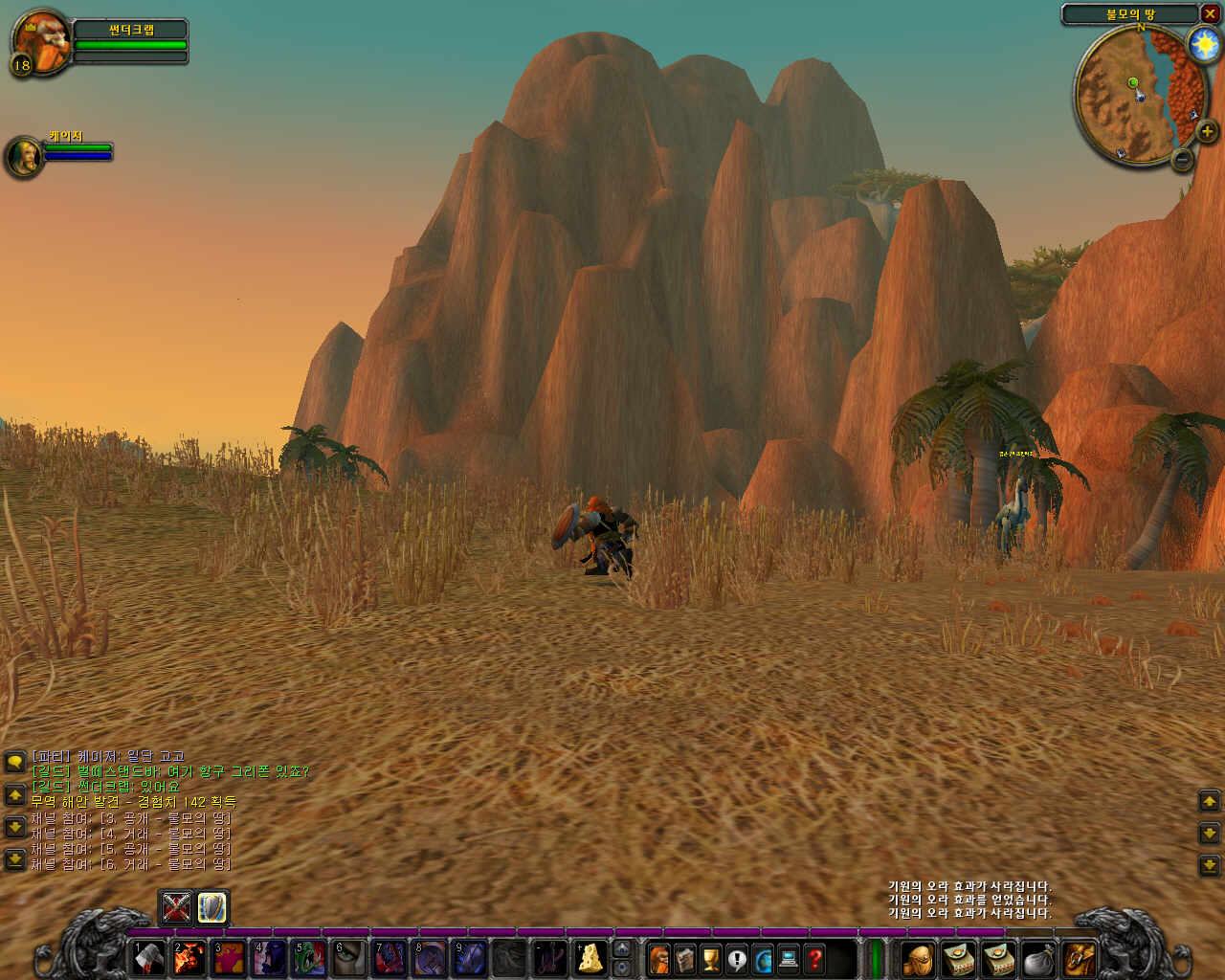Click the sun day-night indicator by the minimap
The height and width of the screenshot is (980, 1225).
[1203, 44]
